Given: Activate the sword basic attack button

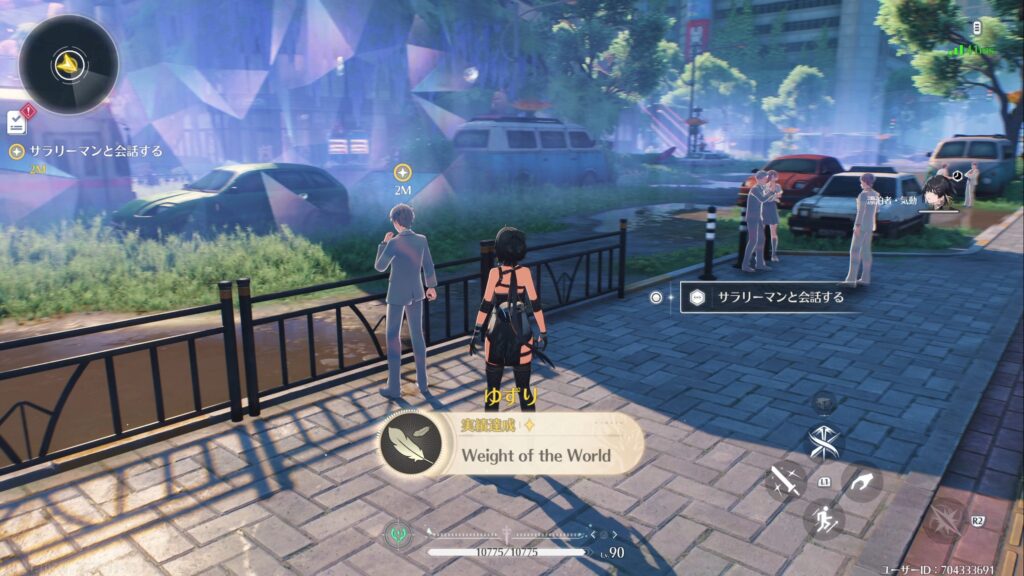Looking at the screenshot, I should (x=785, y=482).
